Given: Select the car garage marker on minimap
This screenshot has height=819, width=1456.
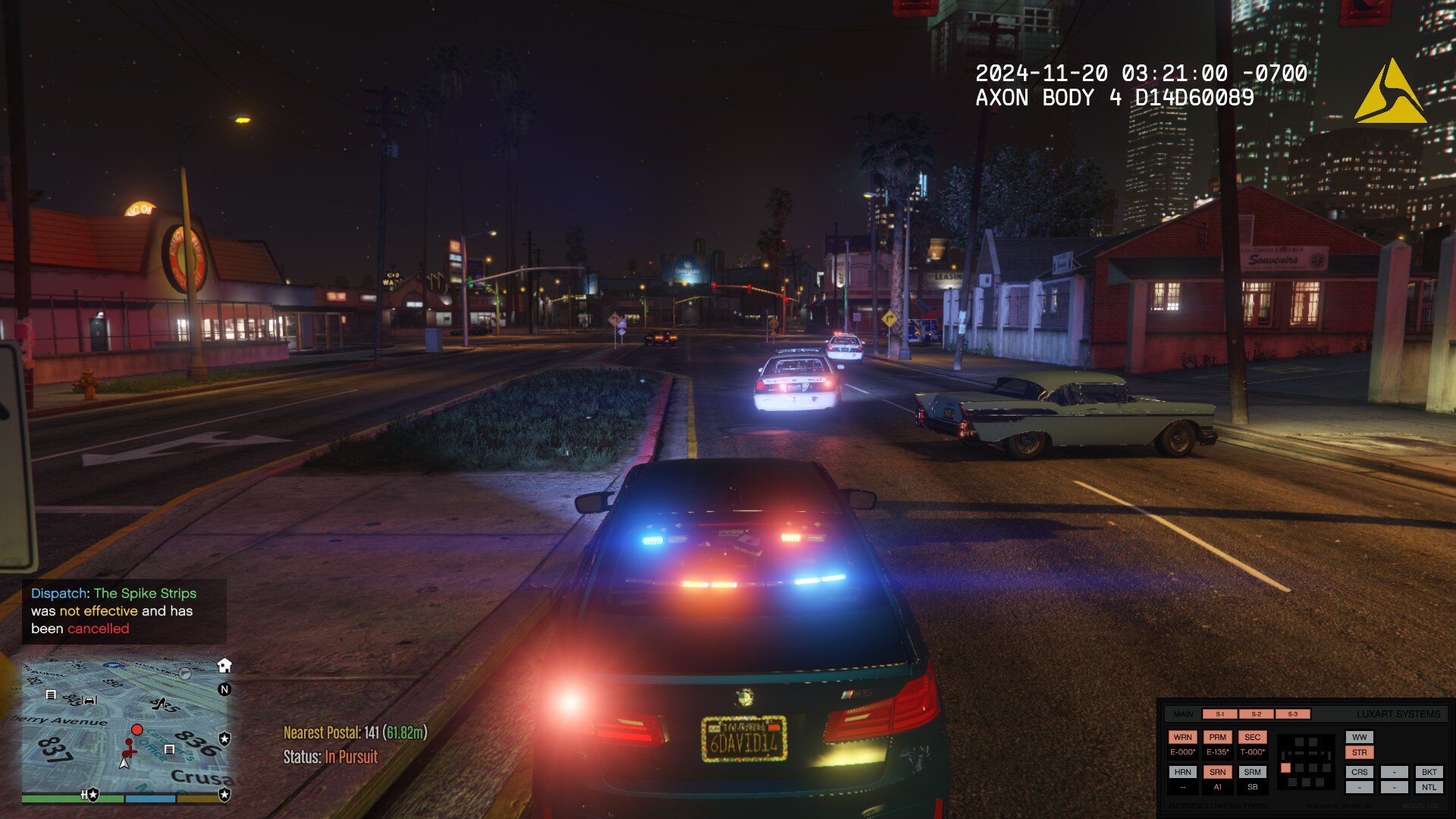Looking at the screenshot, I should 89,700.
